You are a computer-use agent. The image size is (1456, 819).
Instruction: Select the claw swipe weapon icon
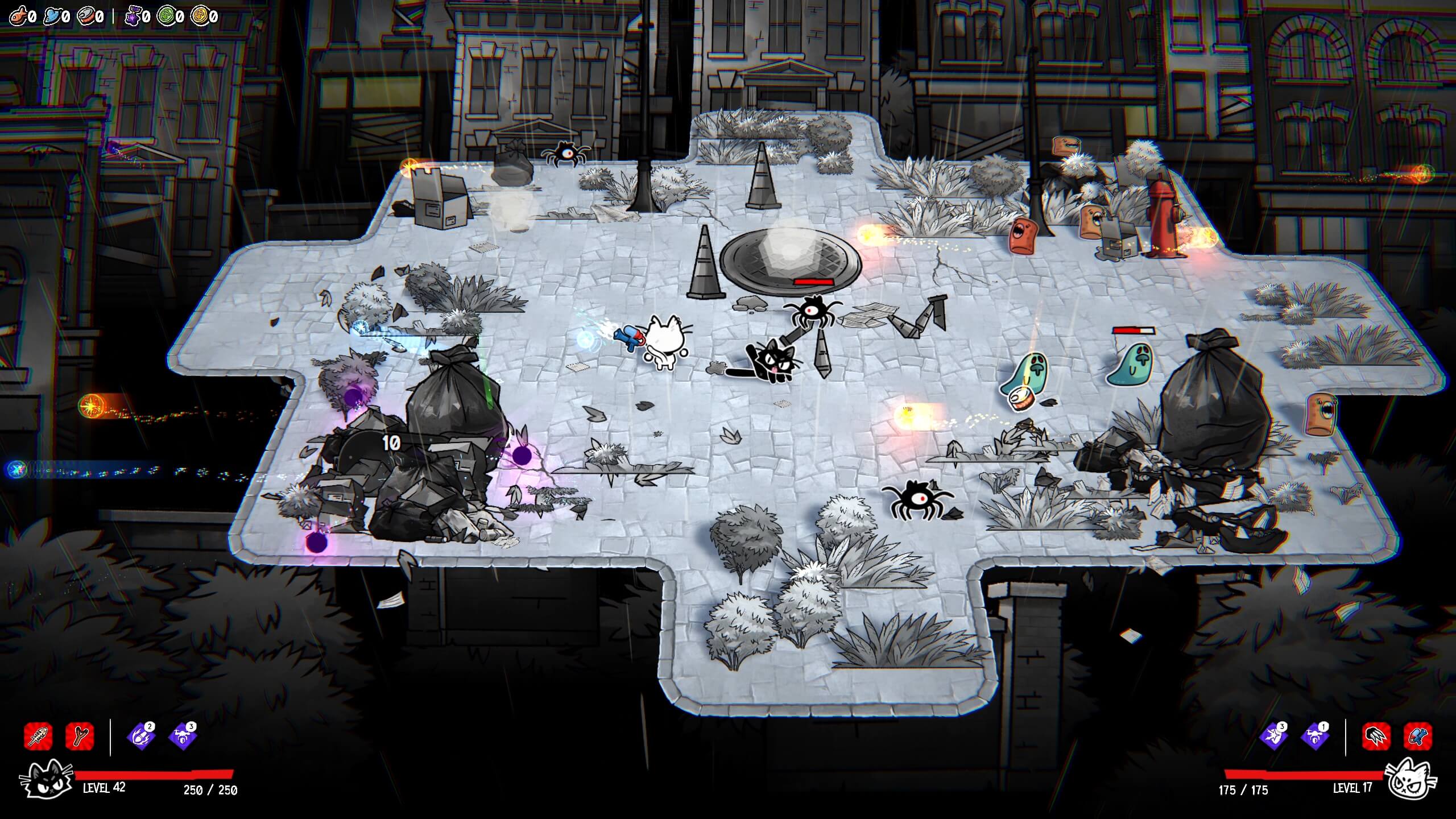[1376, 736]
